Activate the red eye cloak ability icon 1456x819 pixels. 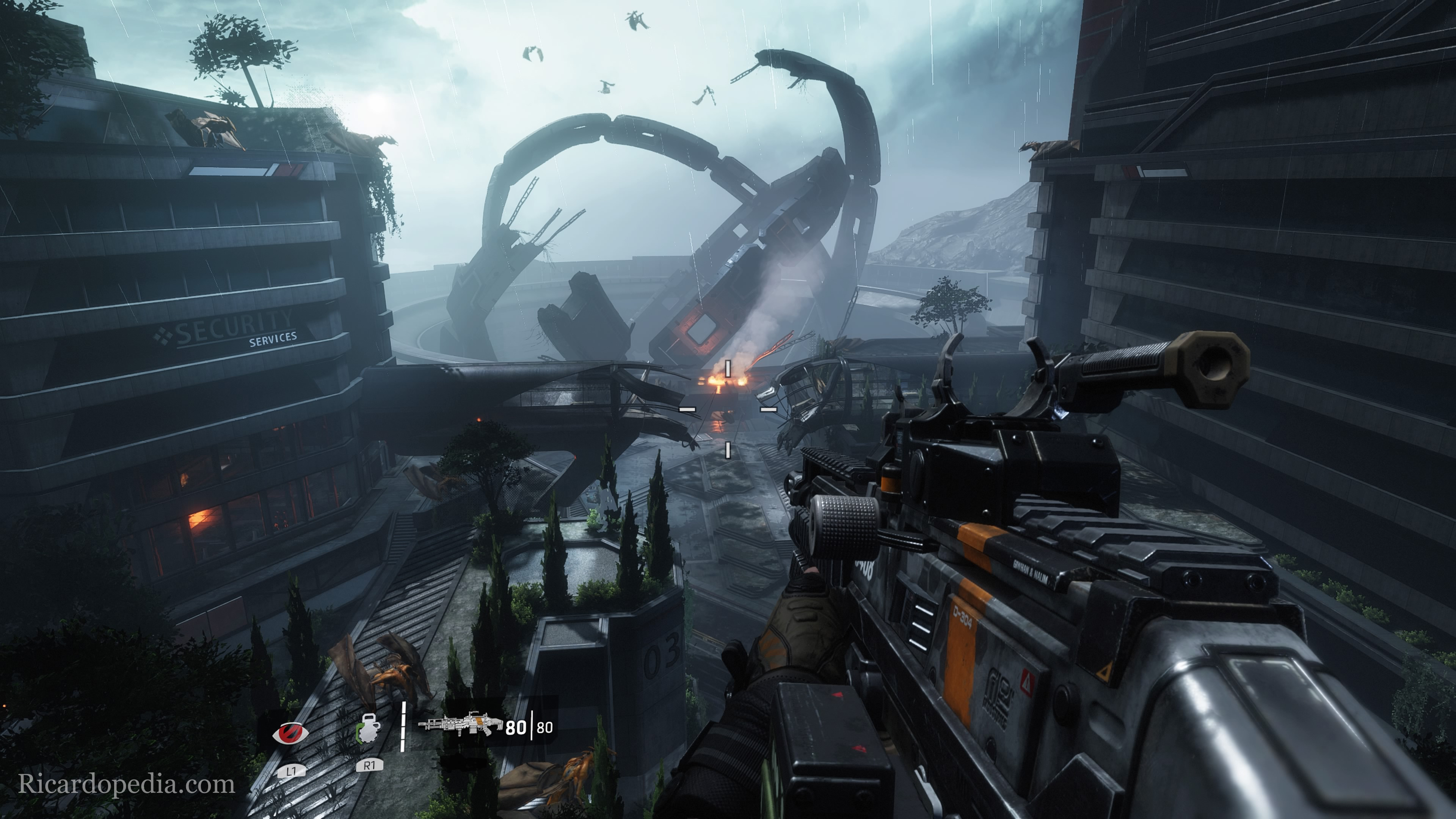[x=290, y=733]
